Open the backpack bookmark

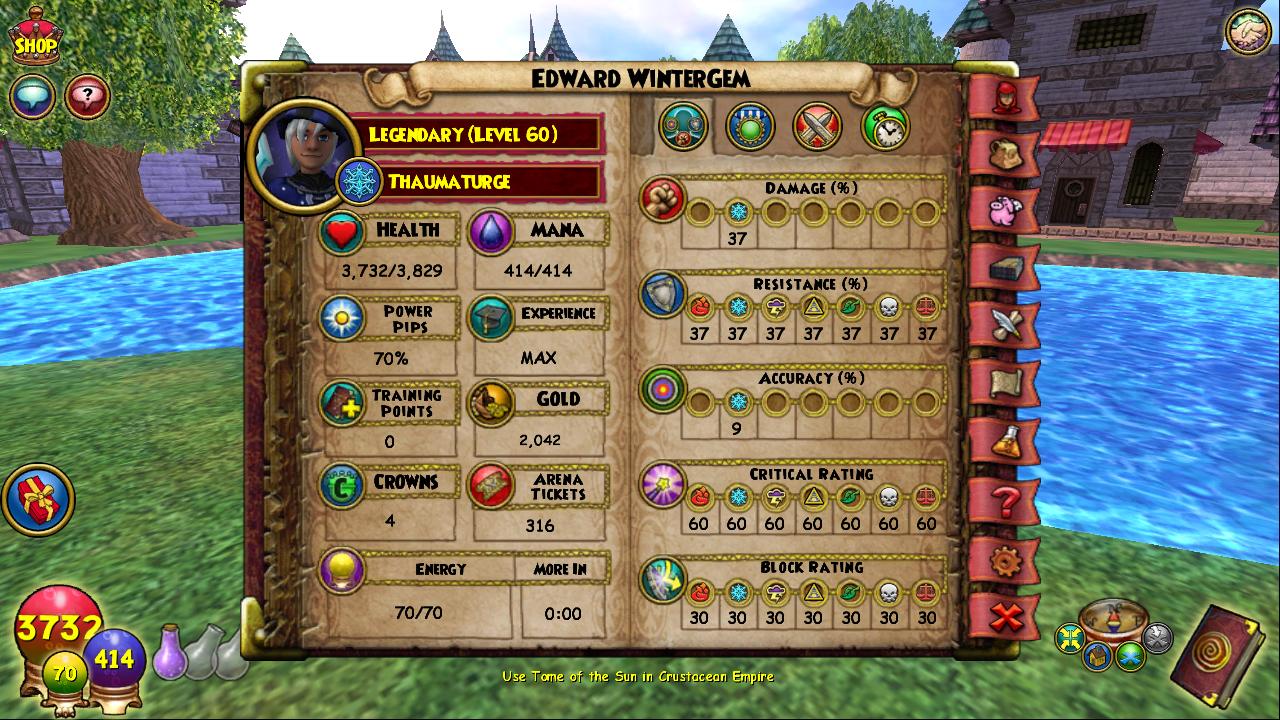pos(1002,153)
